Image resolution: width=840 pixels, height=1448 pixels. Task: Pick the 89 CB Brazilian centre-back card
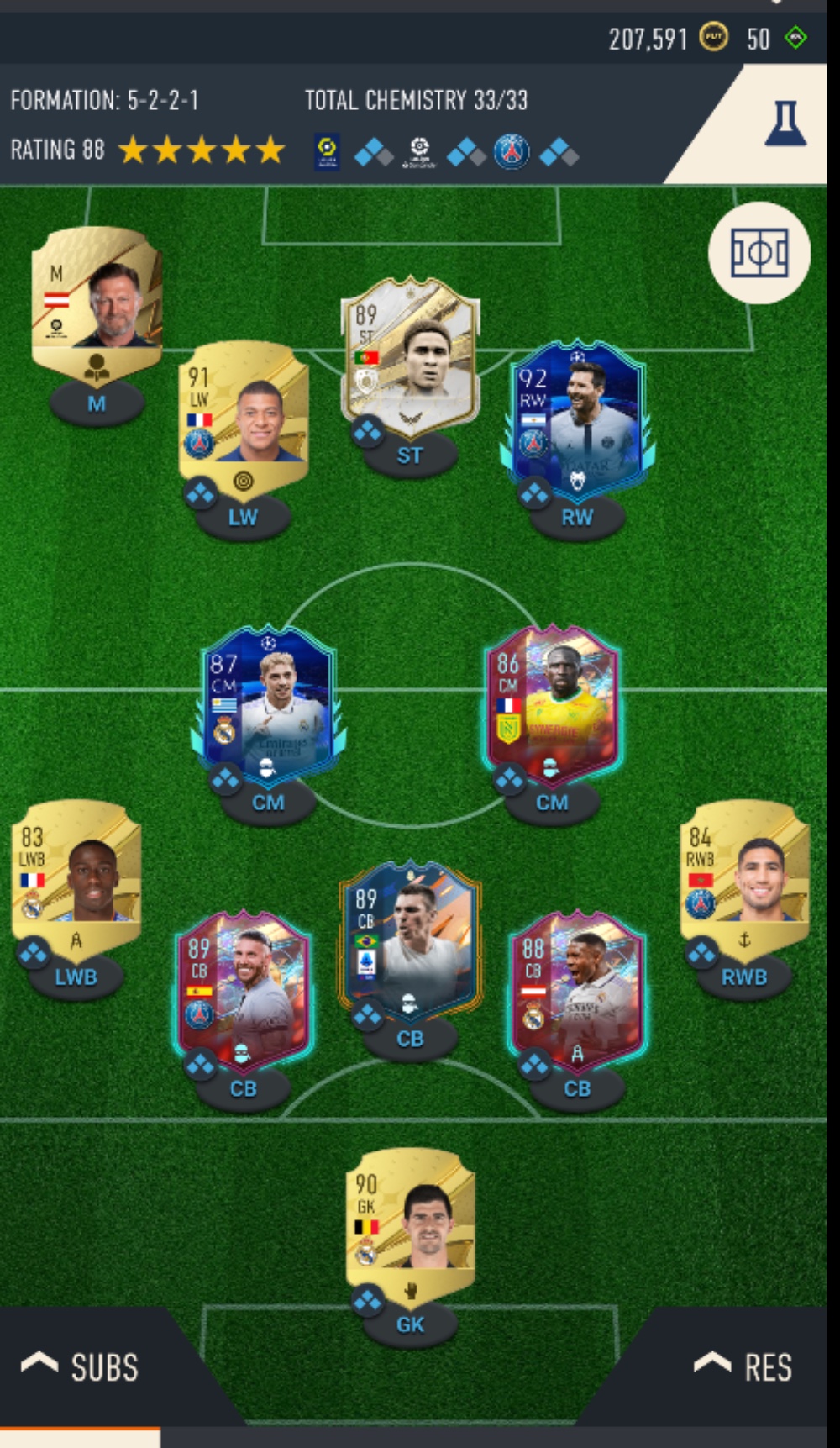pyautogui.click(x=410, y=938)
